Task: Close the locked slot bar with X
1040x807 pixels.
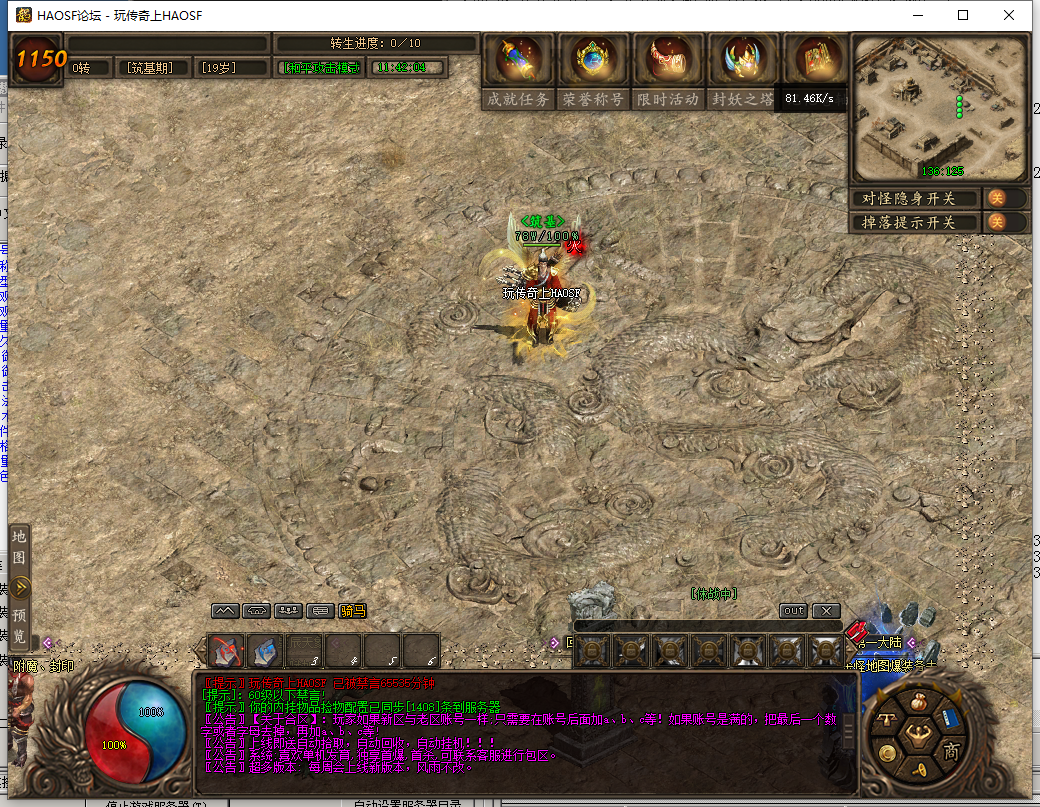Action: 825,611
